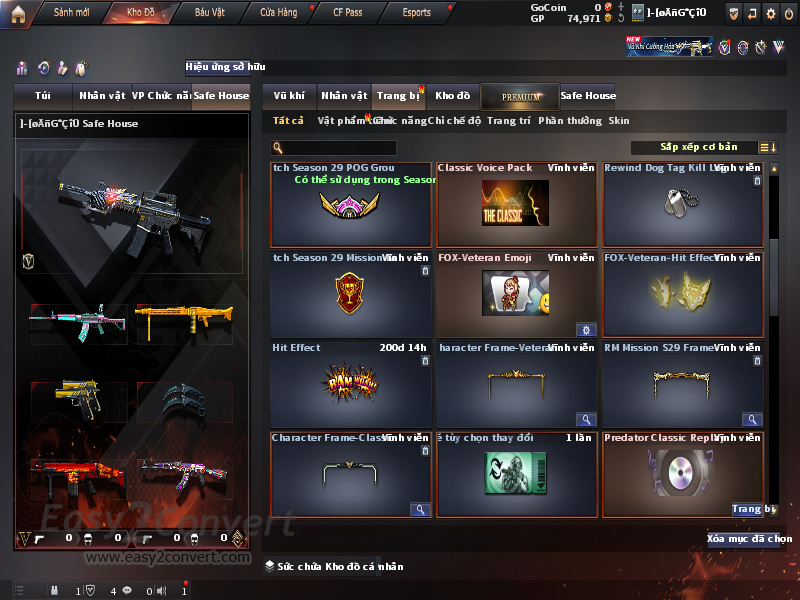Open the Cửa Hàng shop tab
800x600 pixels.
[x=278, y=13]
